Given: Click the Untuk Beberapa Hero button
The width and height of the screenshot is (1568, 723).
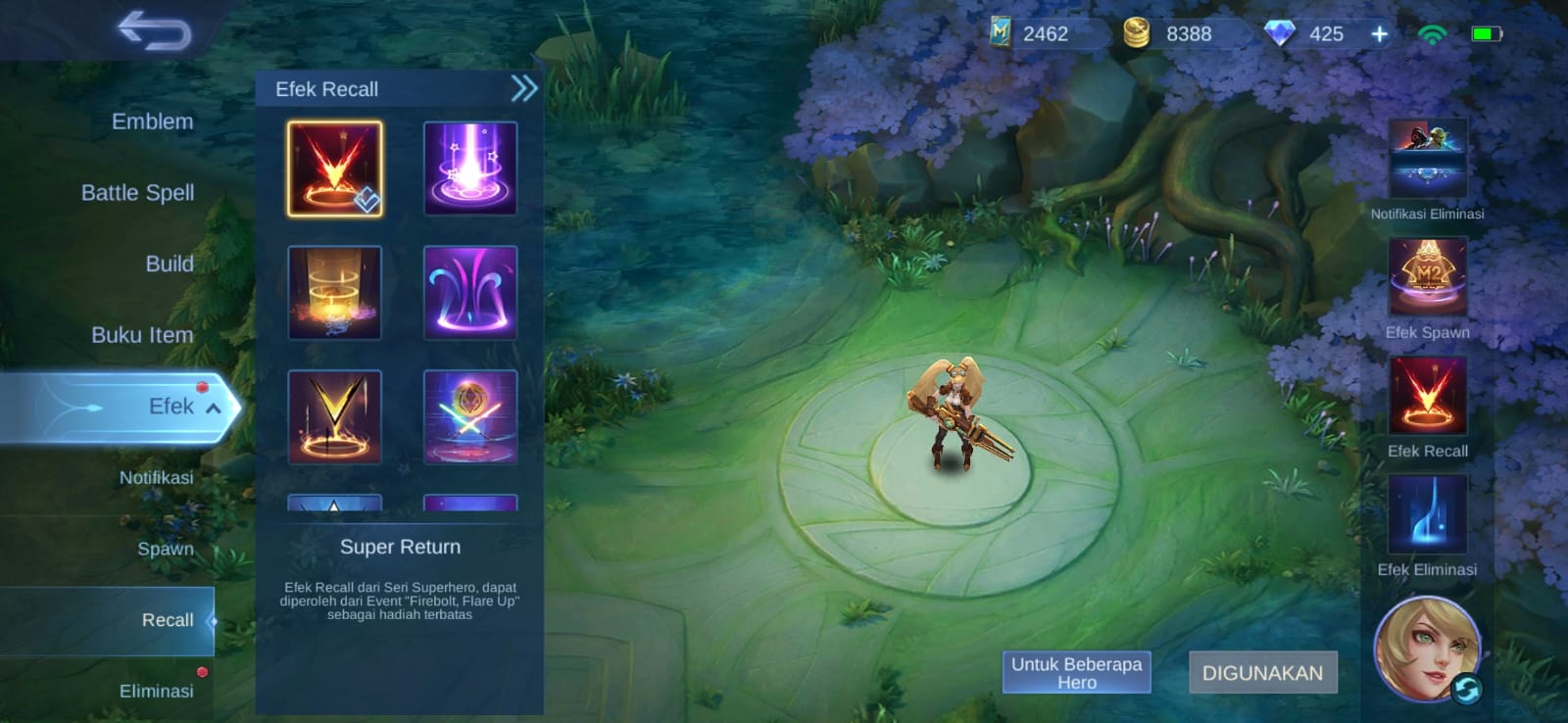Looking at the screenshot, I should pos(1076,673).
